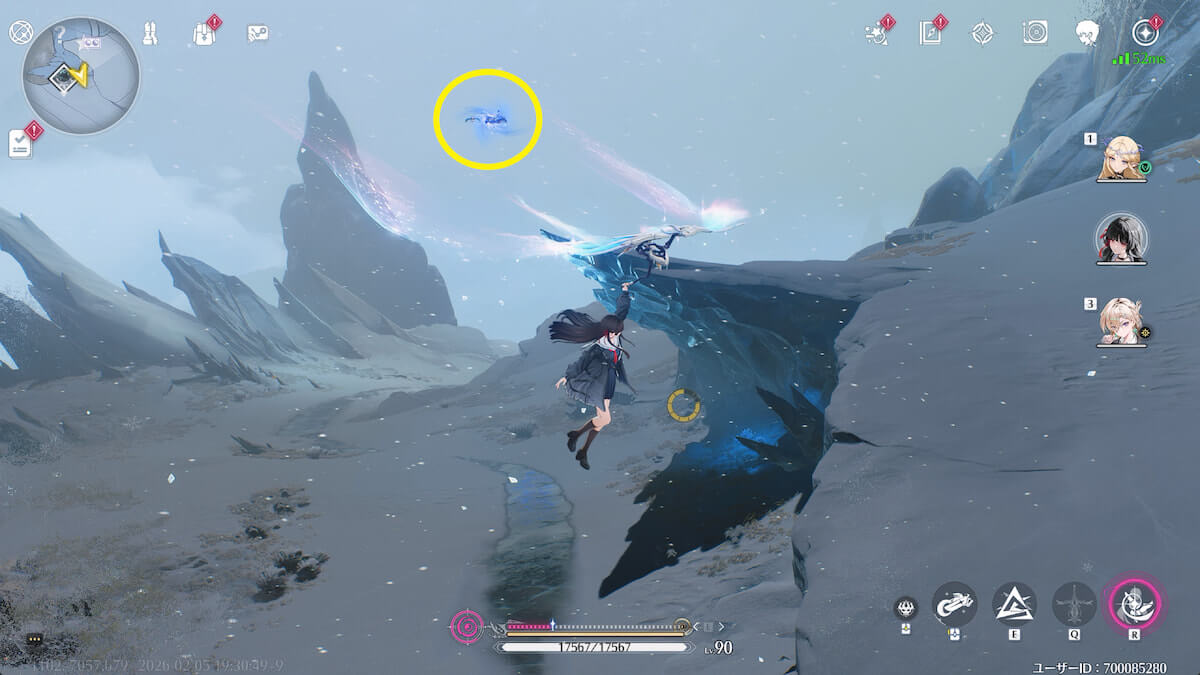Open the circular minimap
Image resolution: width=1200 pixels, height=675 pixels.
pos(80,75)
